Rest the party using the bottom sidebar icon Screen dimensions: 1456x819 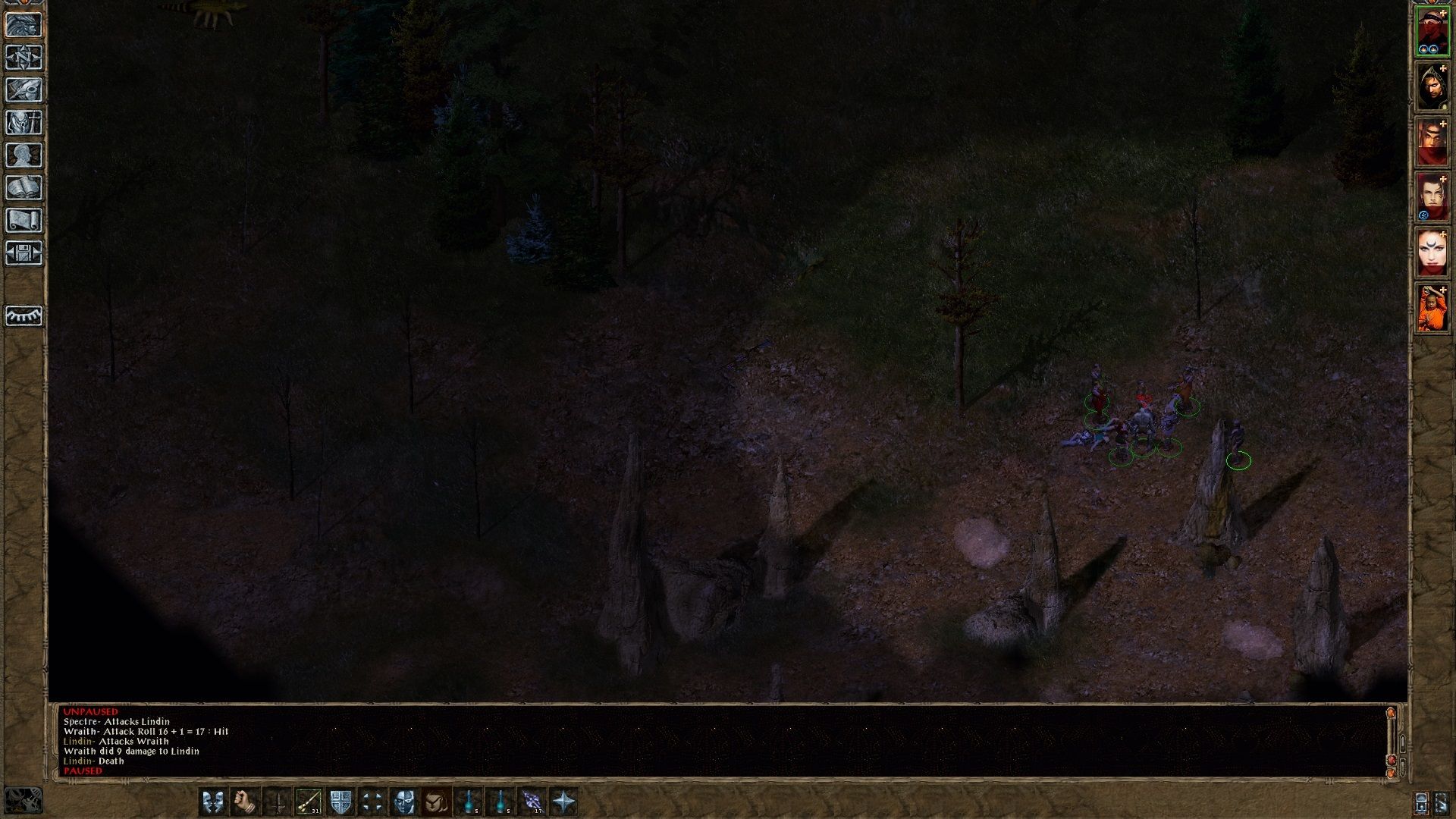pos(25,317)
